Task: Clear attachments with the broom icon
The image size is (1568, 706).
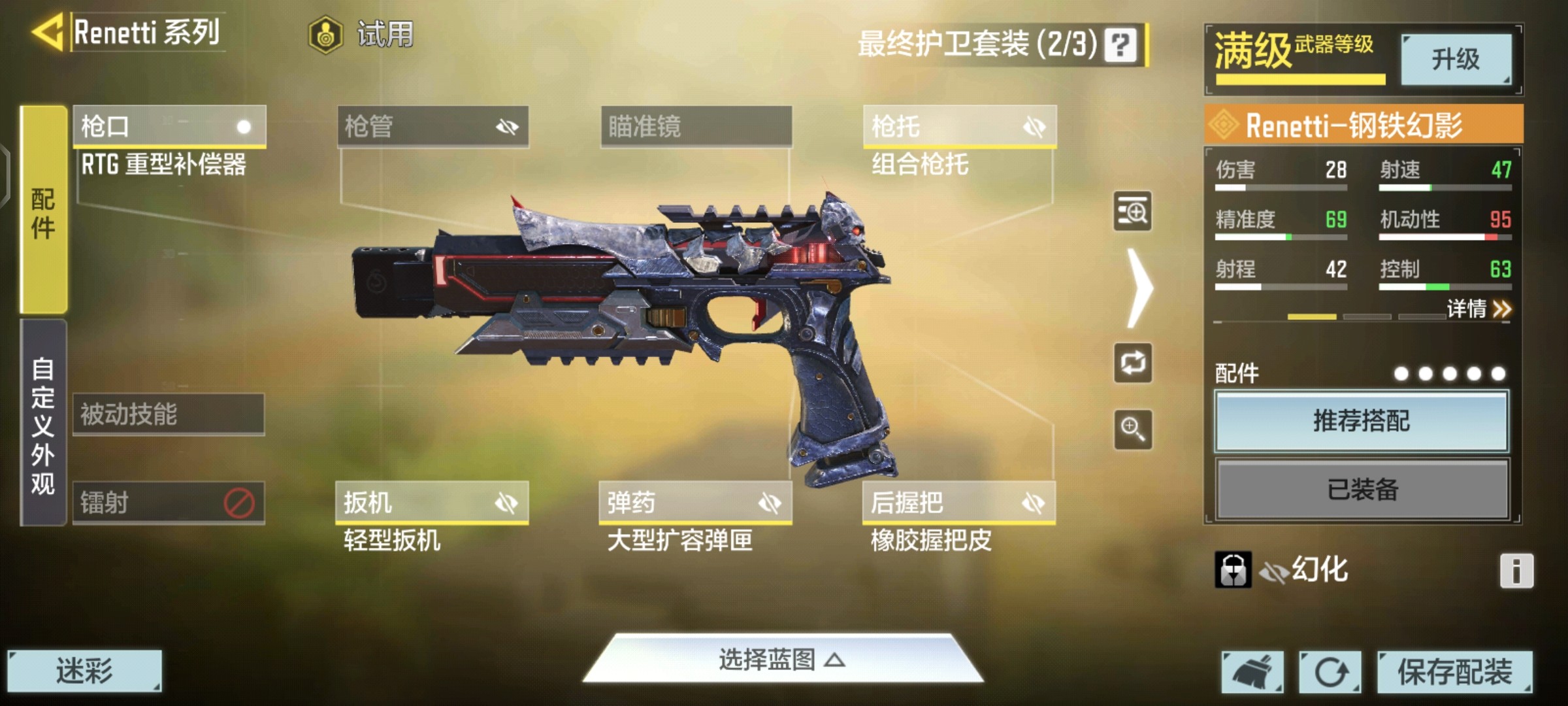Action: coord(1252,672)
